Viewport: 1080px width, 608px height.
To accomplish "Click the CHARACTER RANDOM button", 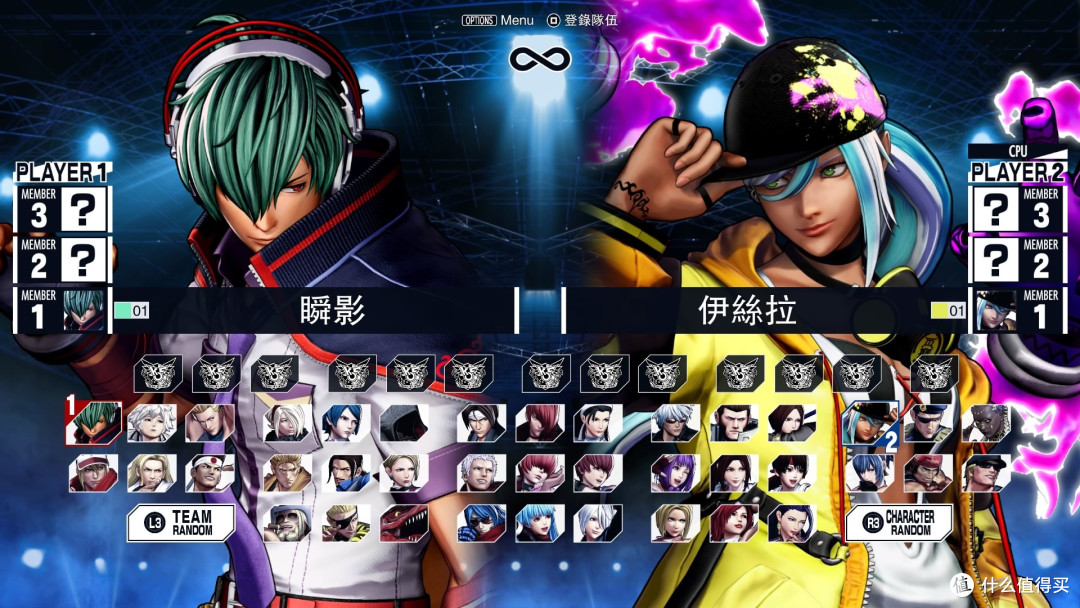I will coord(898,523).
